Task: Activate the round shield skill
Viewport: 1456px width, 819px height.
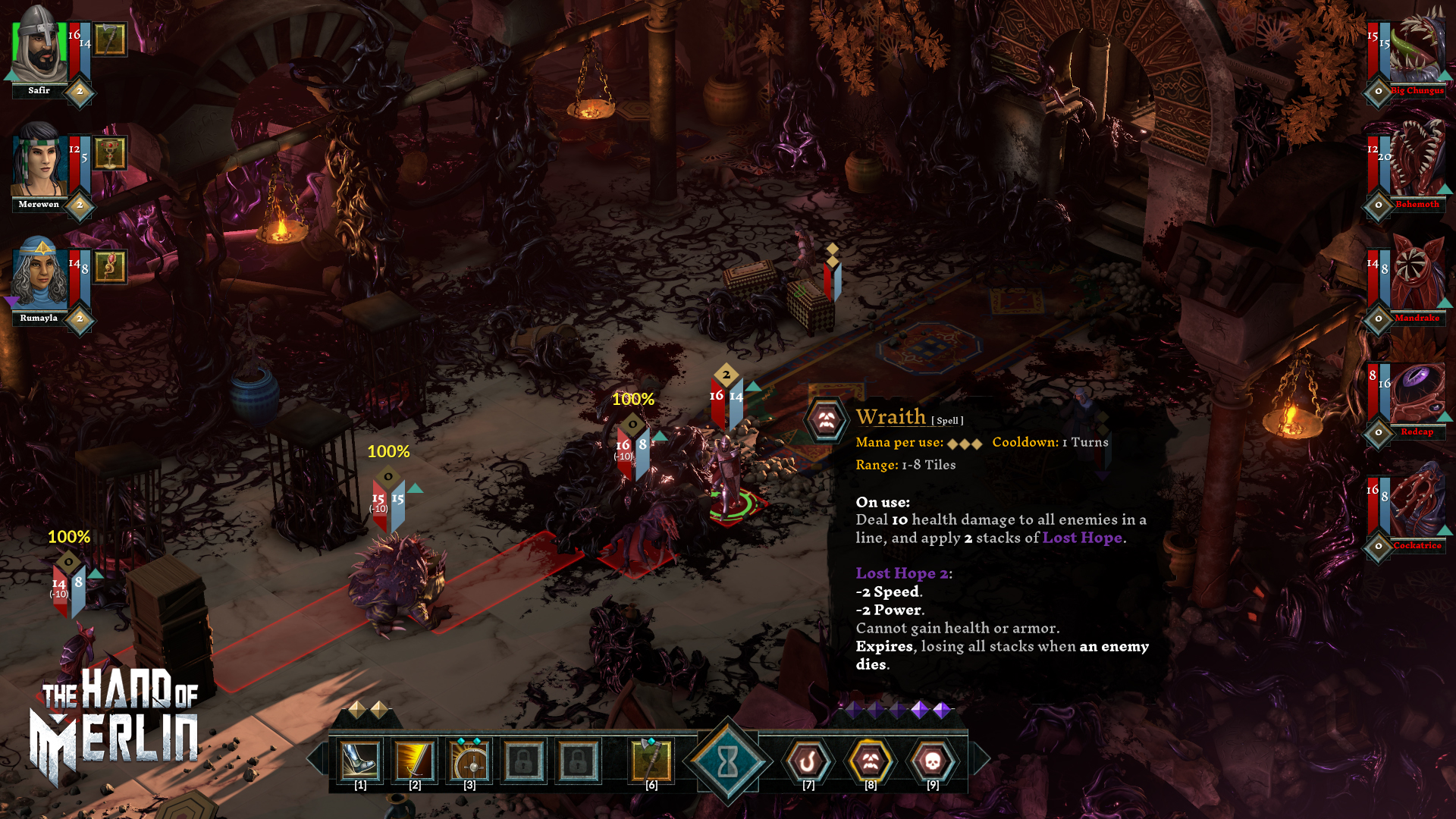Action: click(x=469, y=761)
